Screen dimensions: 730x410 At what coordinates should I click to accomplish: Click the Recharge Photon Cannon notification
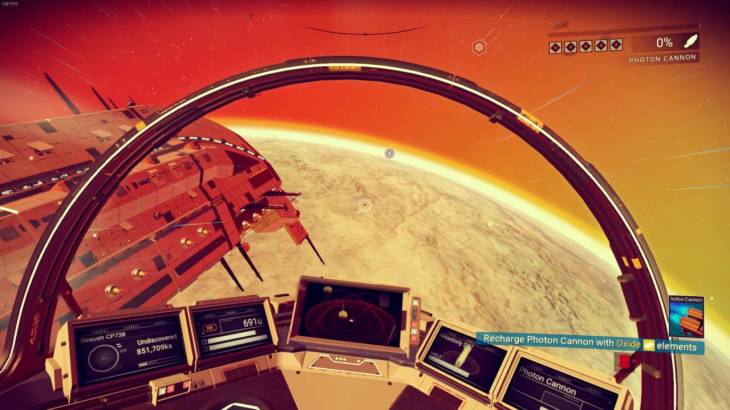pos(589,341)
